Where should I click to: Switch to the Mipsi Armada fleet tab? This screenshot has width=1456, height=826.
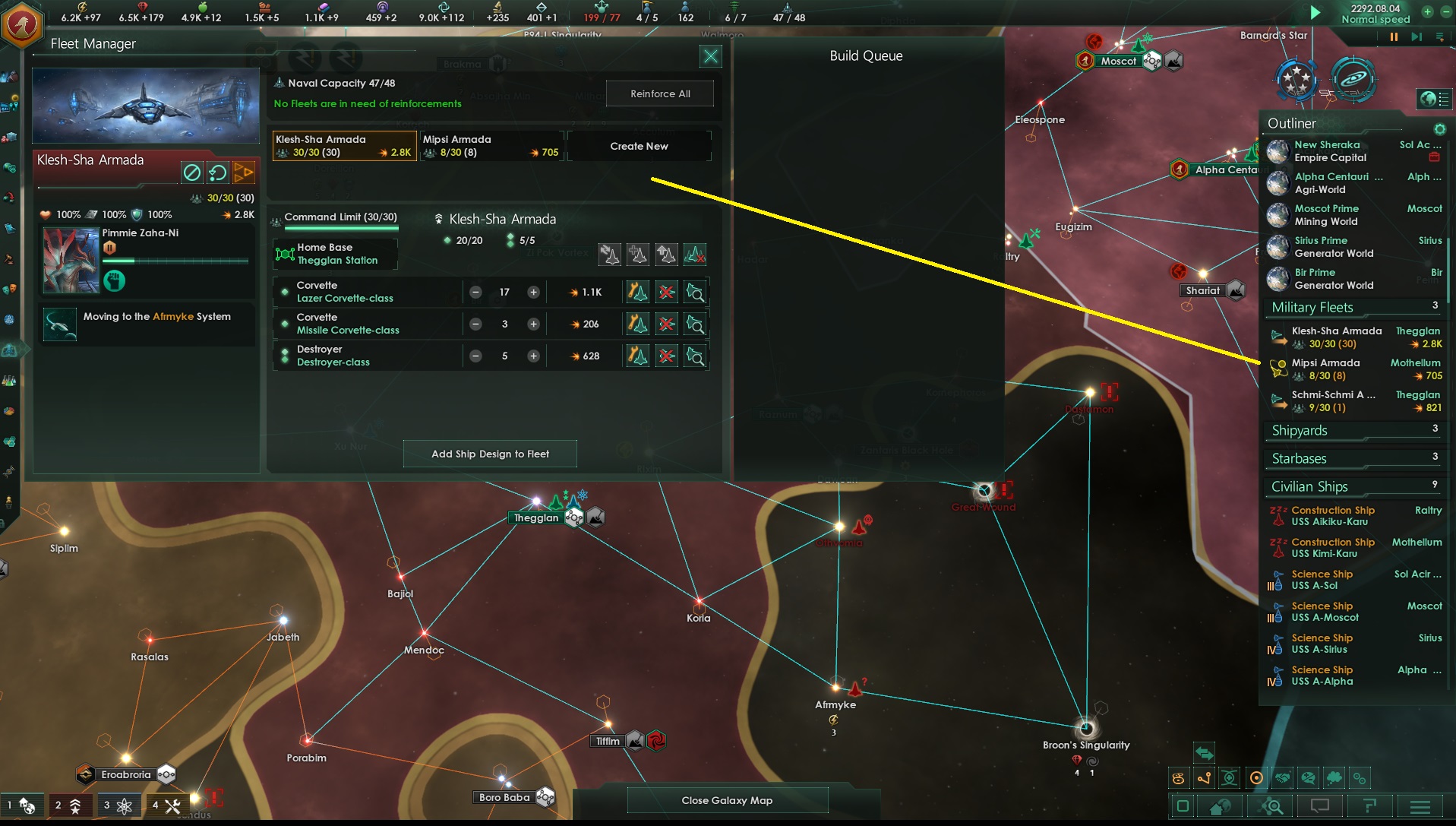tap(490, 145)
